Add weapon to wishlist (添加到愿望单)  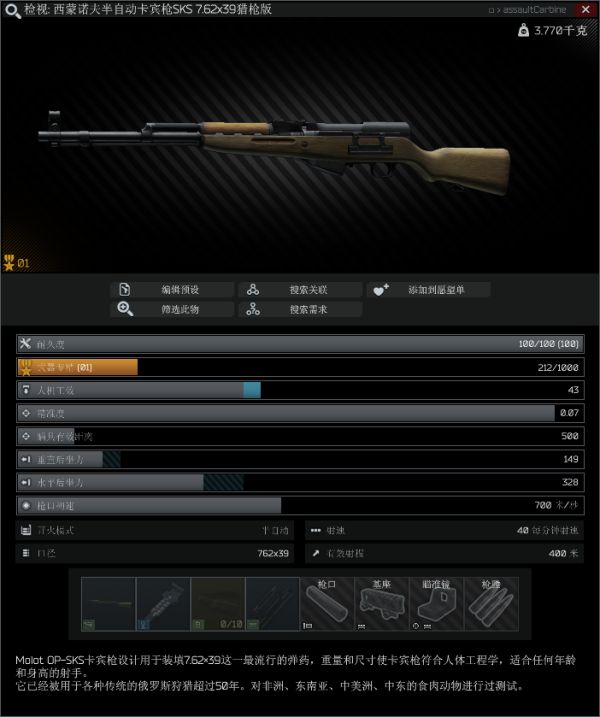(x=428, y=290)
